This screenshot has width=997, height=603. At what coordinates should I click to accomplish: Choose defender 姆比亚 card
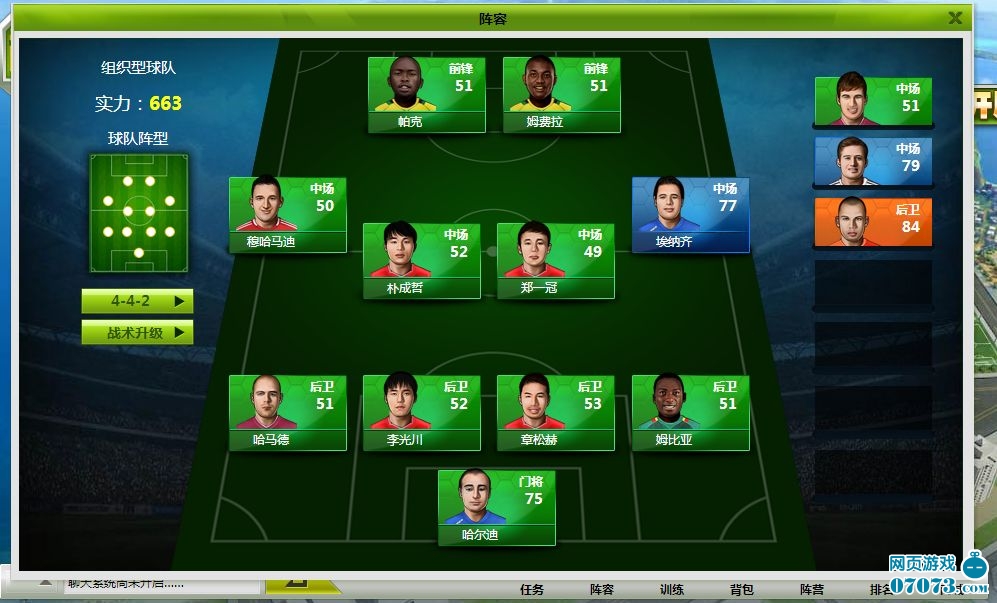[690, 412]
